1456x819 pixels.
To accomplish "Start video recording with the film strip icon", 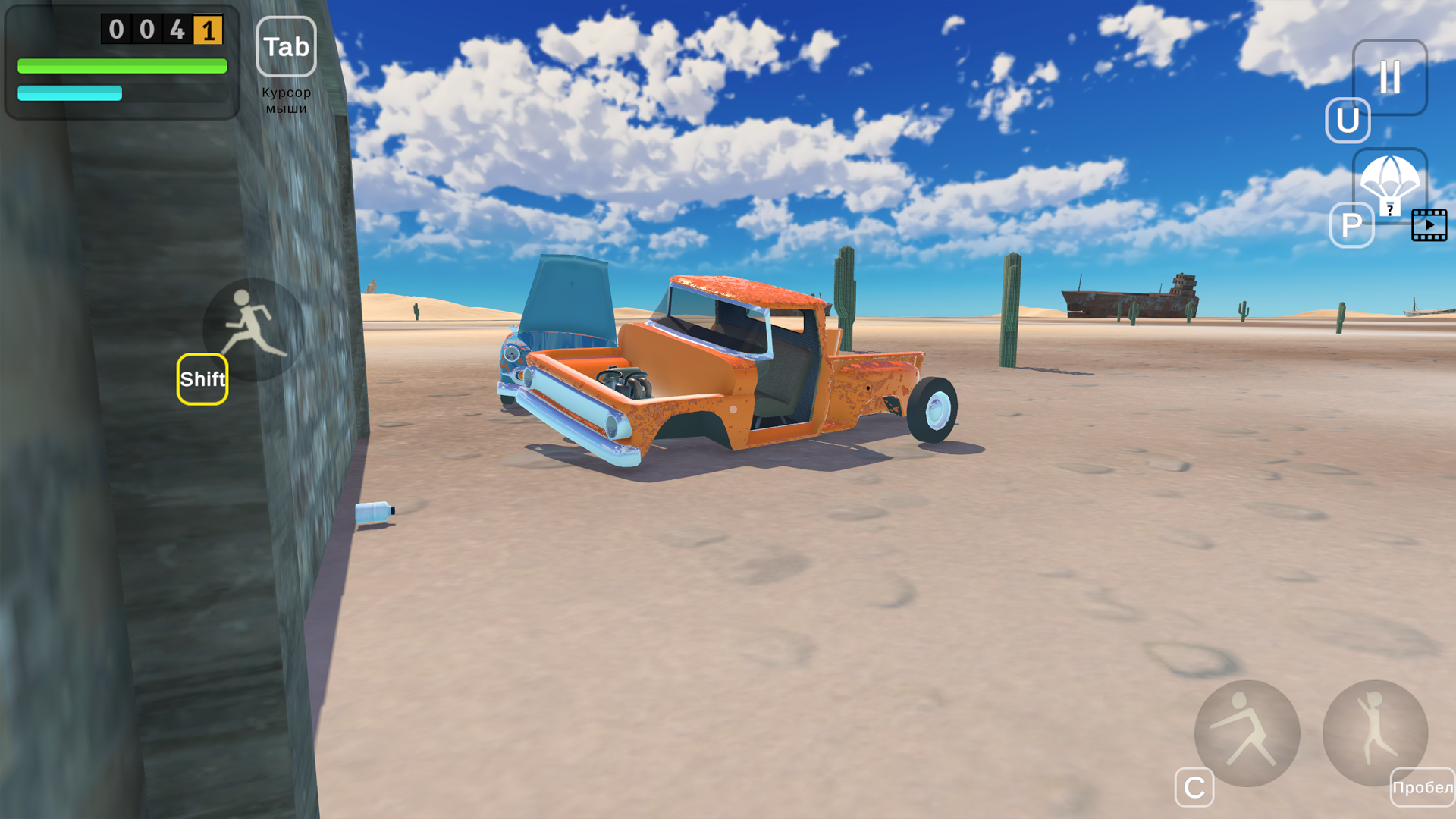I will click(1429, 225).
